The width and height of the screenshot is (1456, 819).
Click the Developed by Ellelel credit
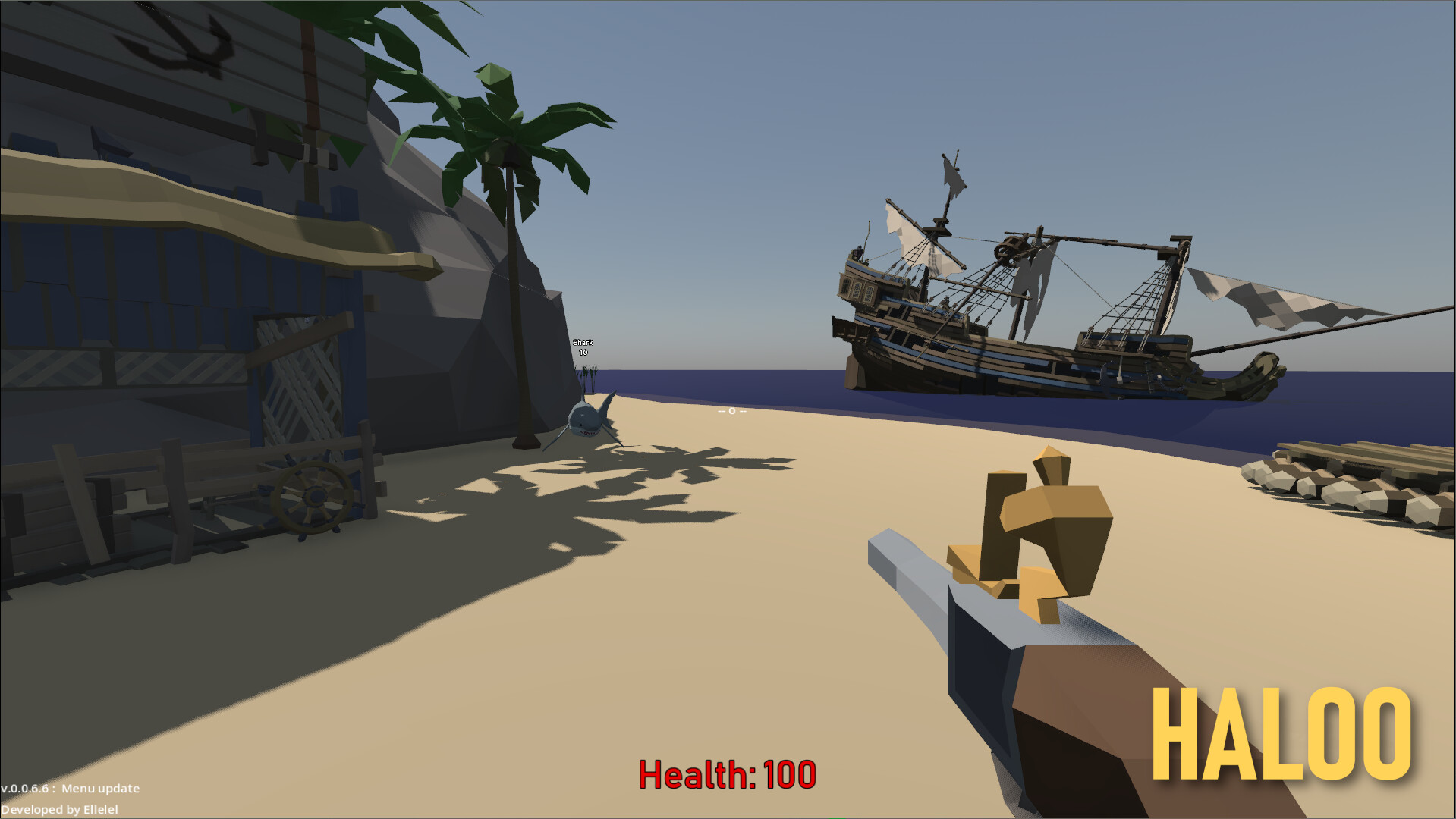[59, 809]
